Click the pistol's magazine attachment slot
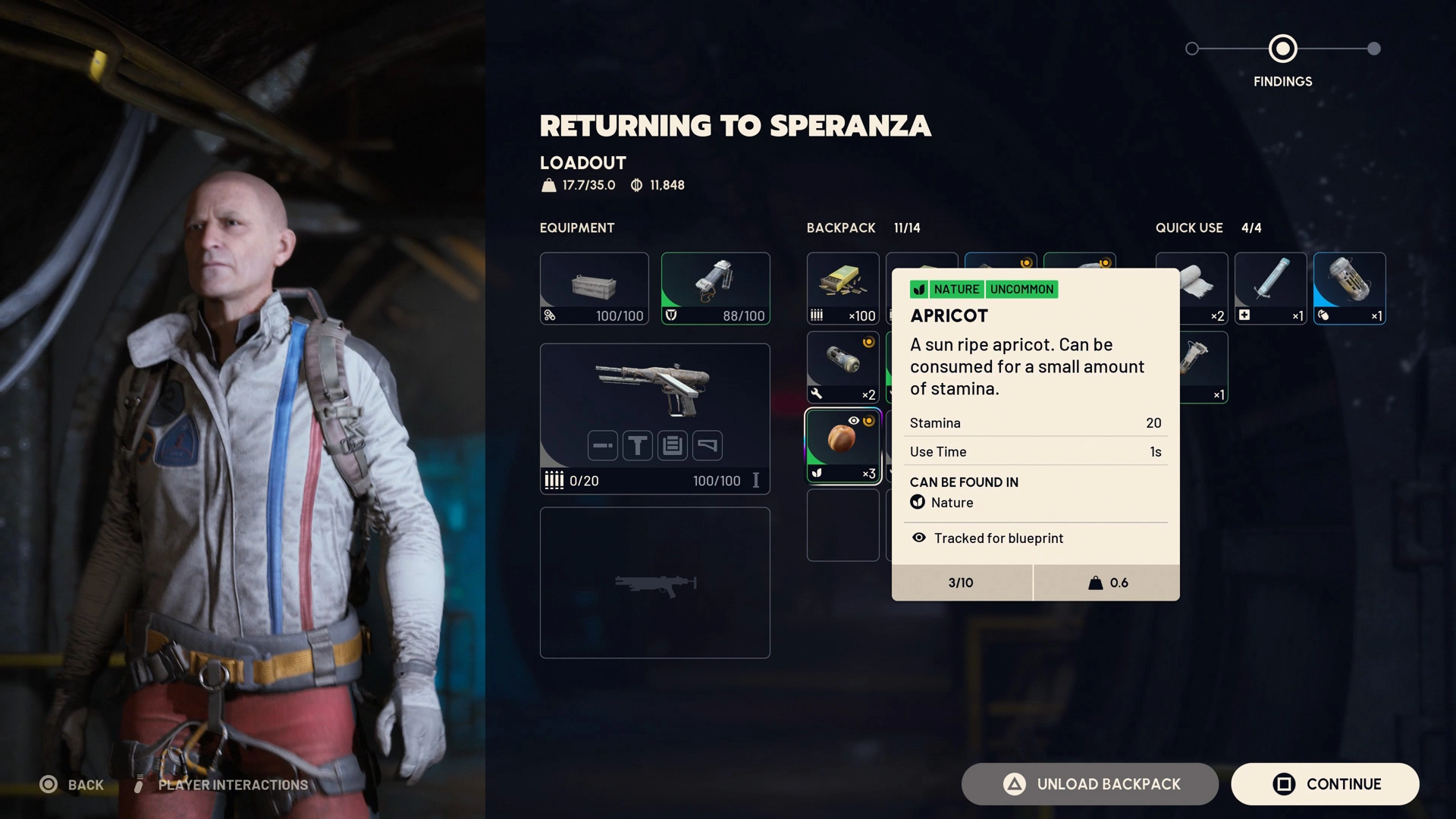The image size is (1456, 819). [x=673, y=446]
